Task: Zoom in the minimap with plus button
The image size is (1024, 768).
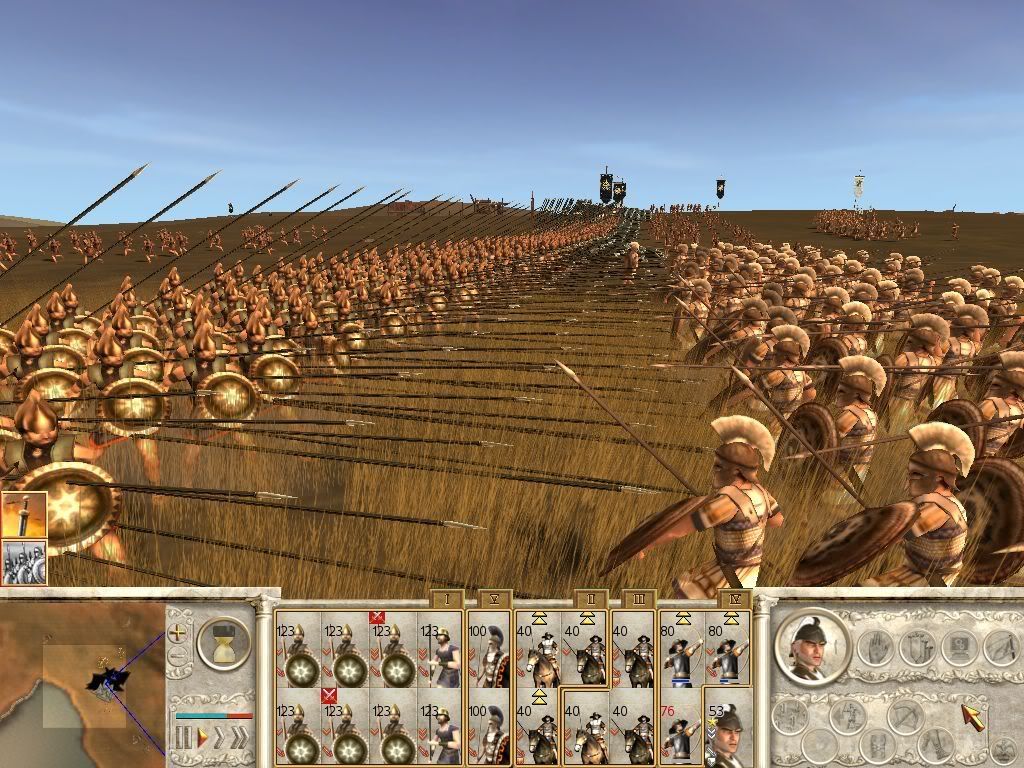Action: (178, 632)
